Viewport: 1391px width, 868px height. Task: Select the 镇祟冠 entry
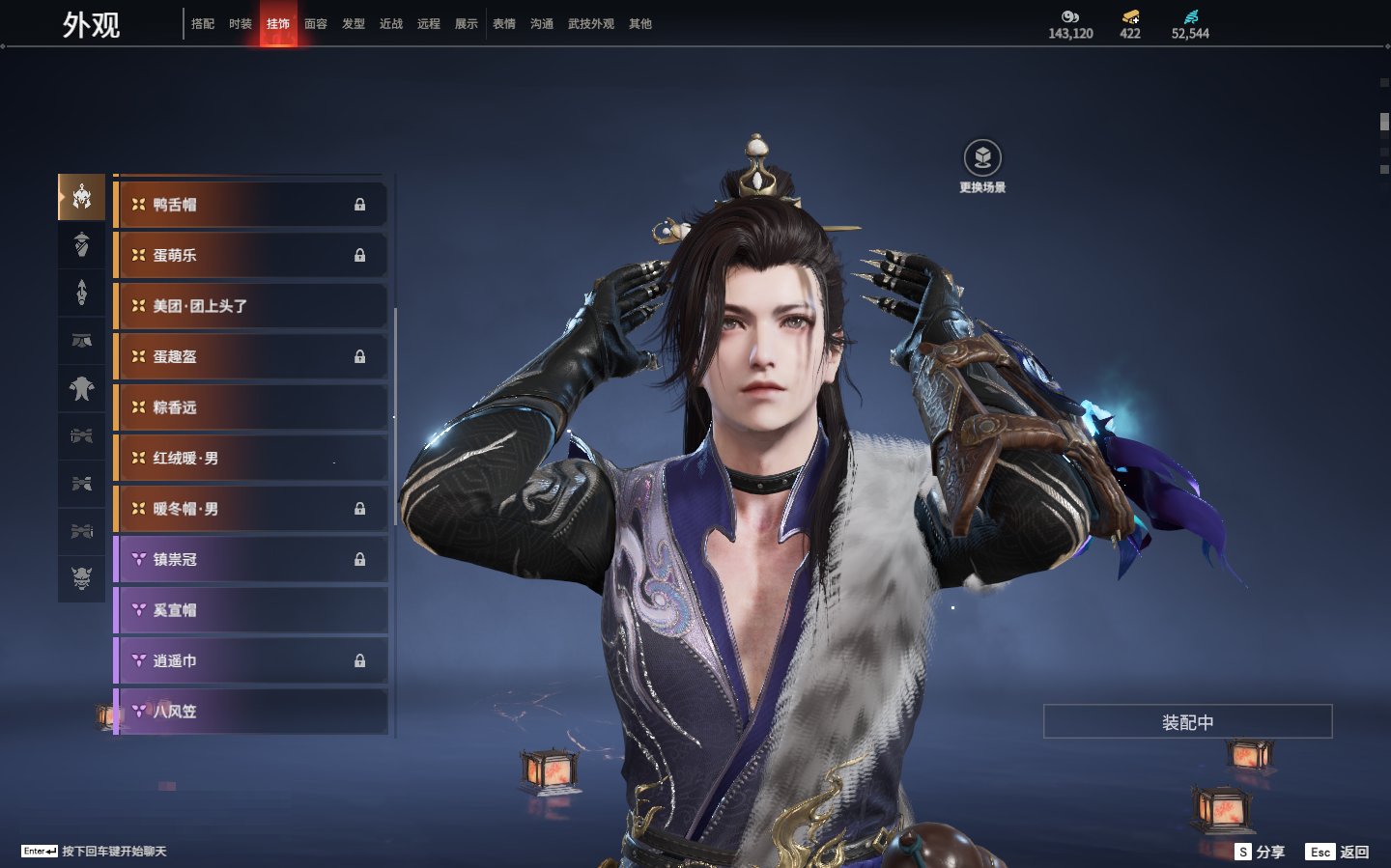click(x=251, y=559)
